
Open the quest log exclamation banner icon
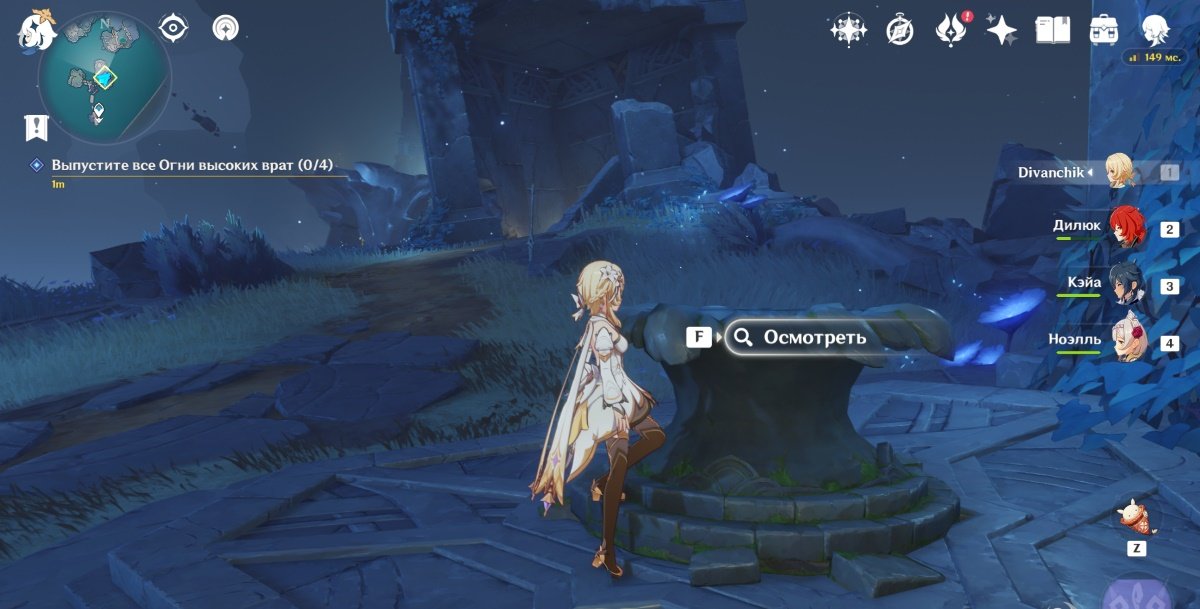point(37,127)
